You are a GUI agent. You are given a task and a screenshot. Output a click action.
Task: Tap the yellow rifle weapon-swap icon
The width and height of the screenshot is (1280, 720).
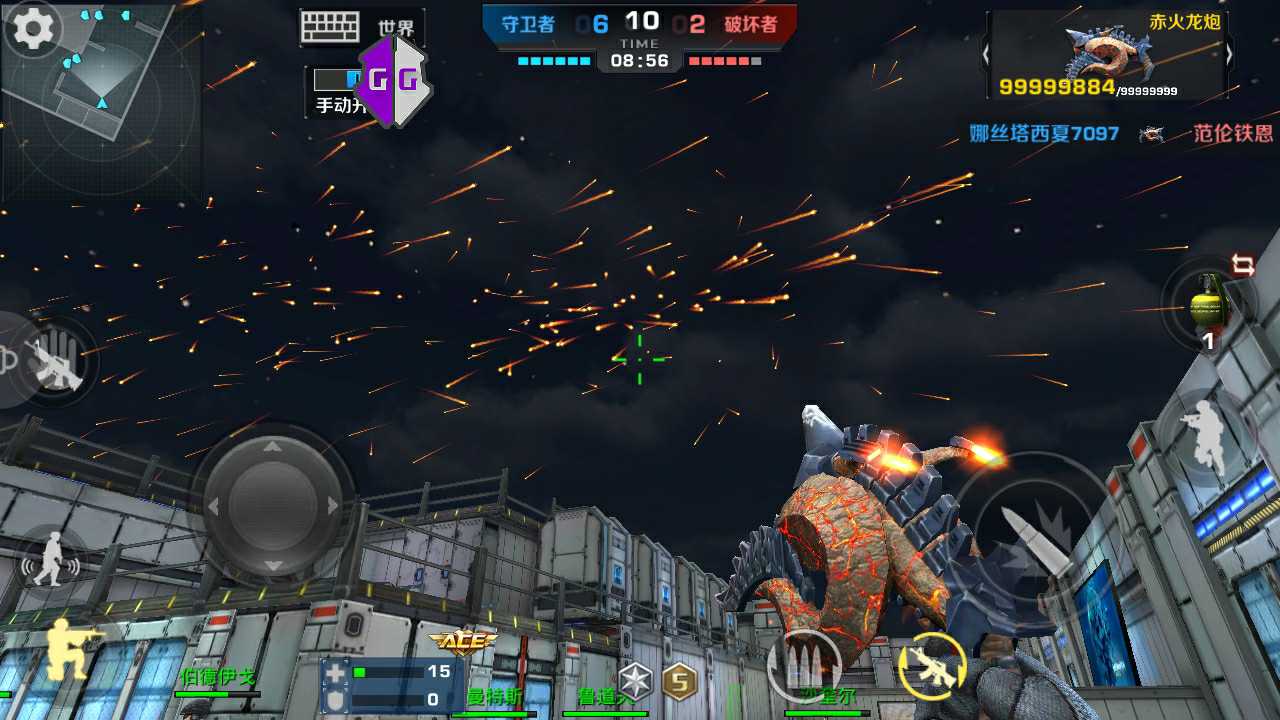click(932, 665)
